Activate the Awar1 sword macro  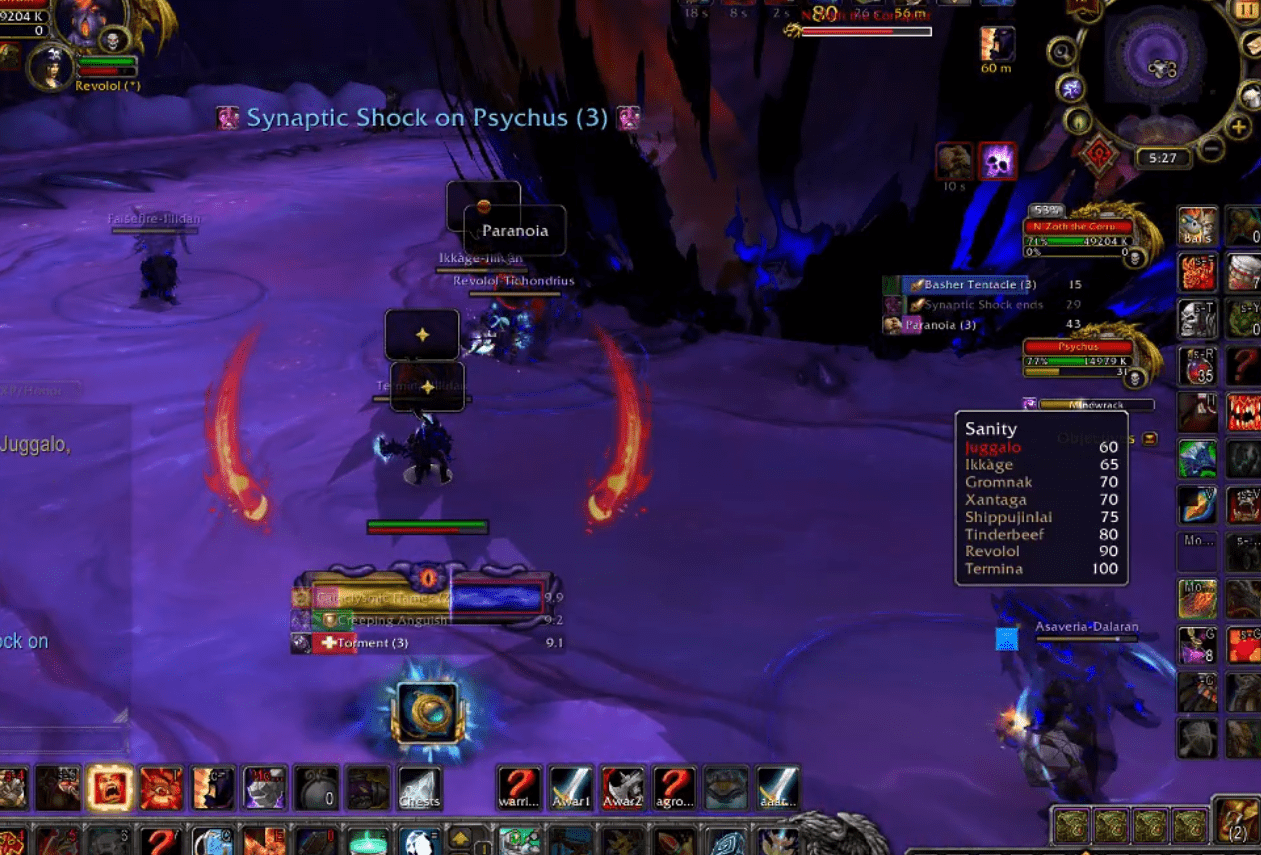(571, 788)
